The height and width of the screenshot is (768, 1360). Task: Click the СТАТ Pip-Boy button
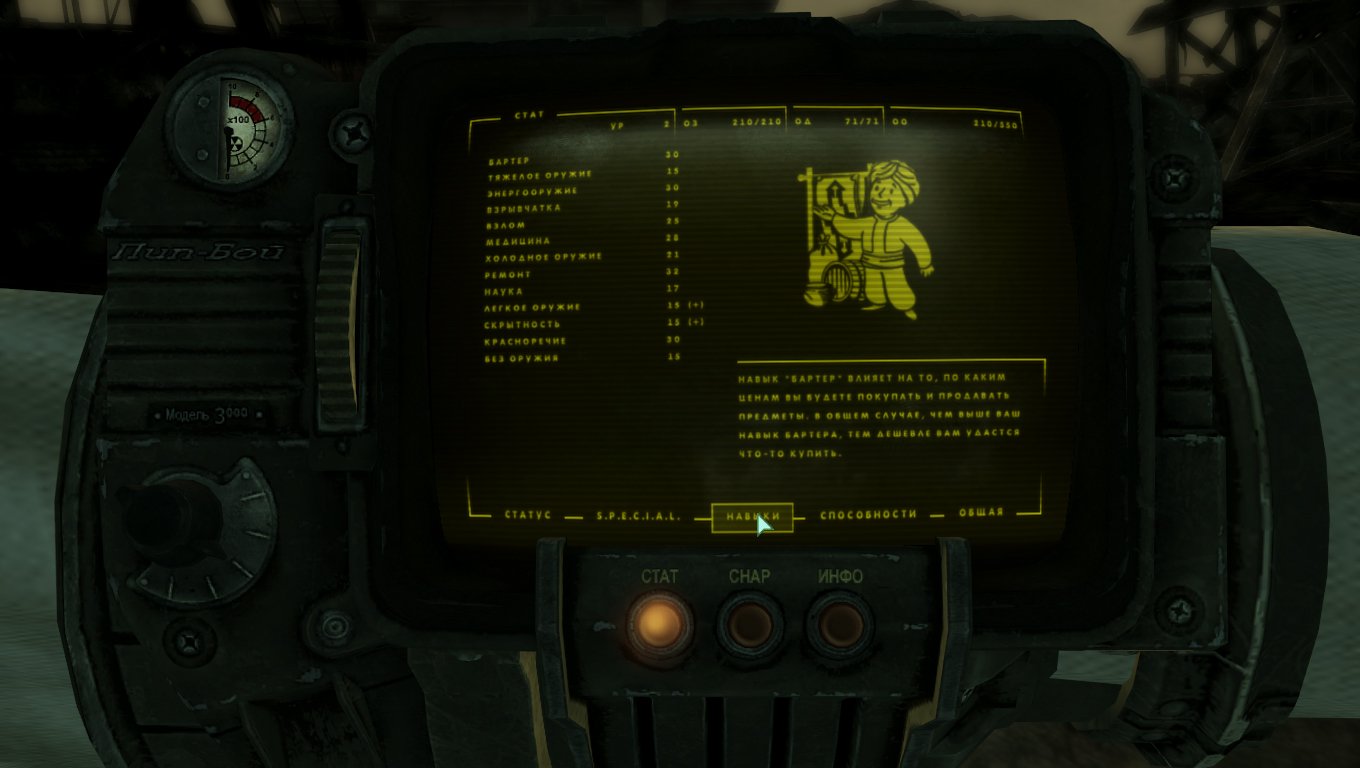[659, 625]
